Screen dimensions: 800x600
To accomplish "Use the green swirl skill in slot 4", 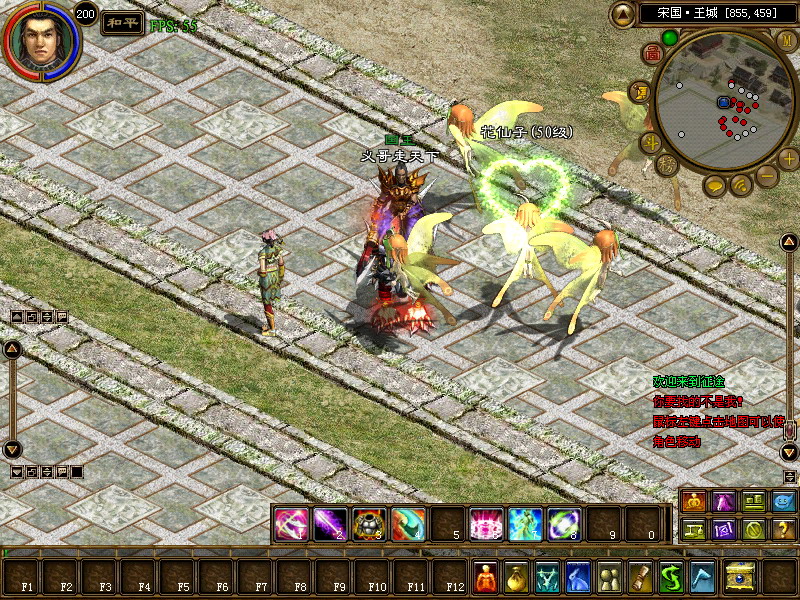I will [408, 523].
